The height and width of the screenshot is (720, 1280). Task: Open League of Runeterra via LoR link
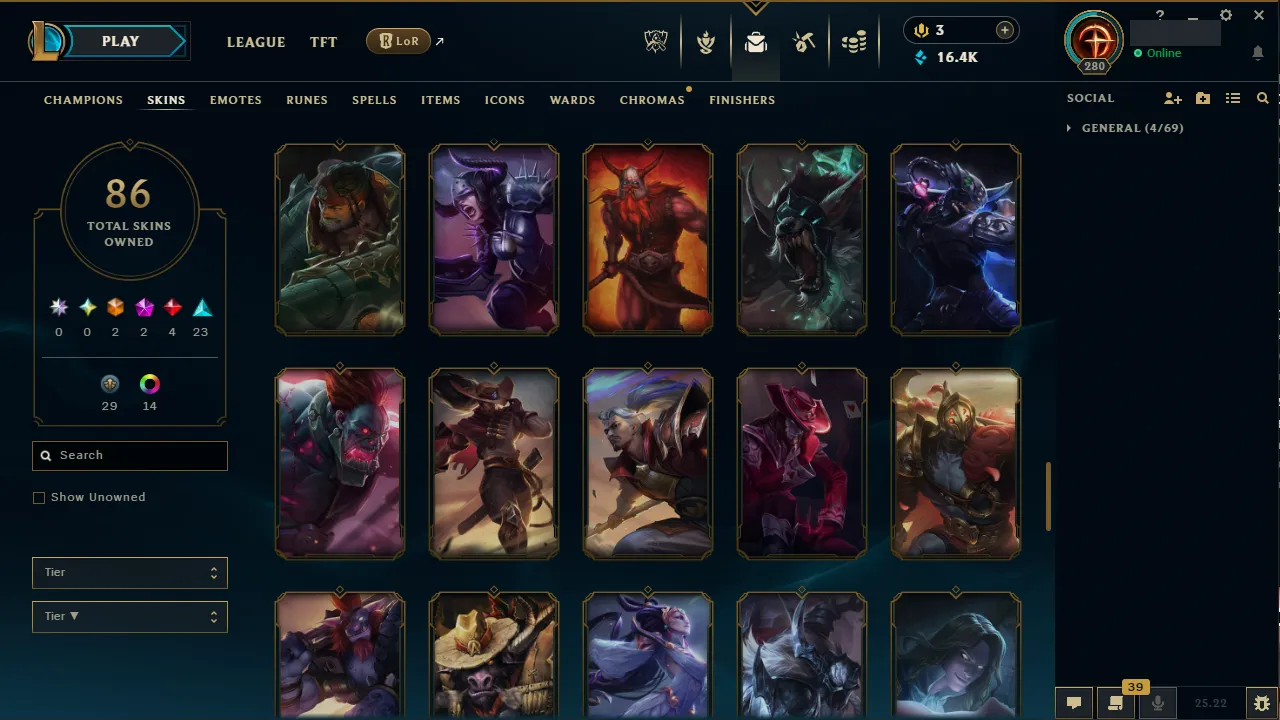398,41
